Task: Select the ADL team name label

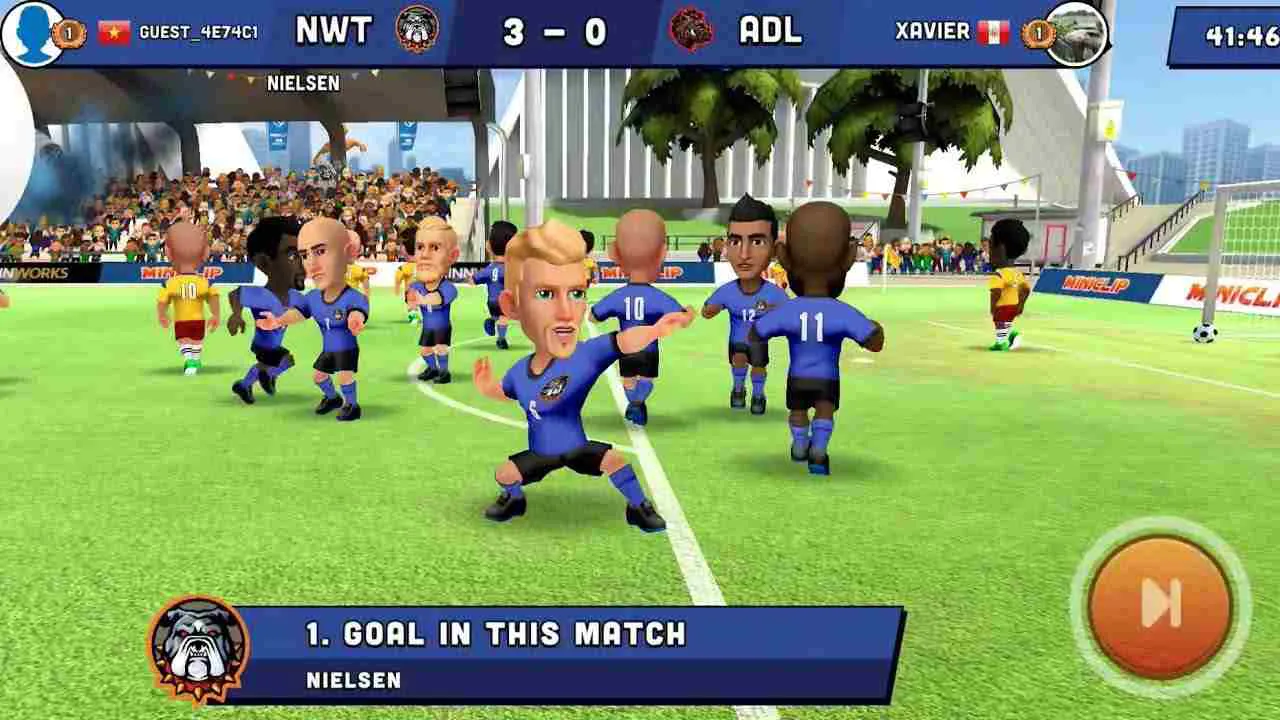Action: tap(771, 31)
